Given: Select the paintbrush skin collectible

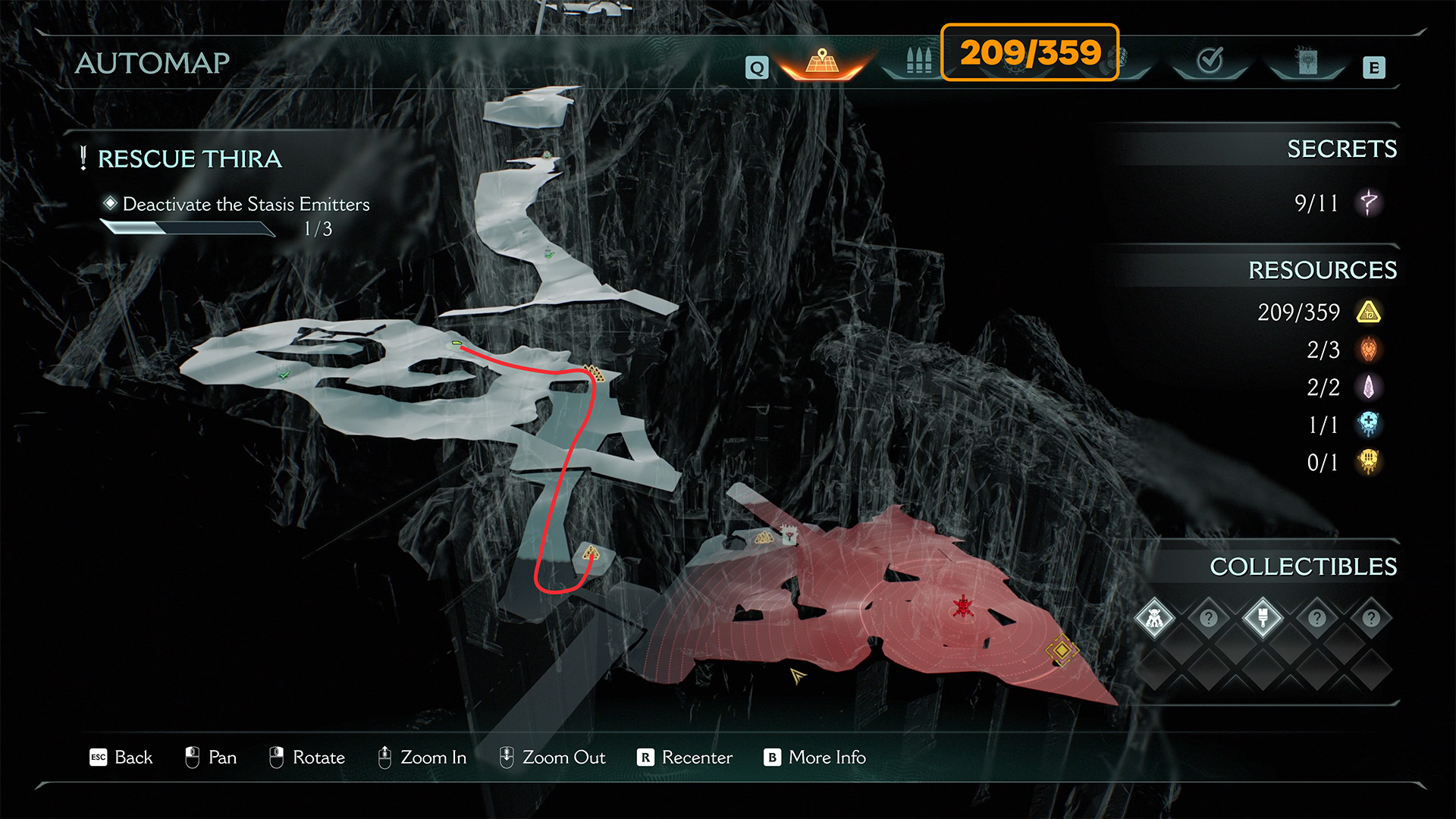Looking at the screenshot, I should click(x=1263, y=618).
